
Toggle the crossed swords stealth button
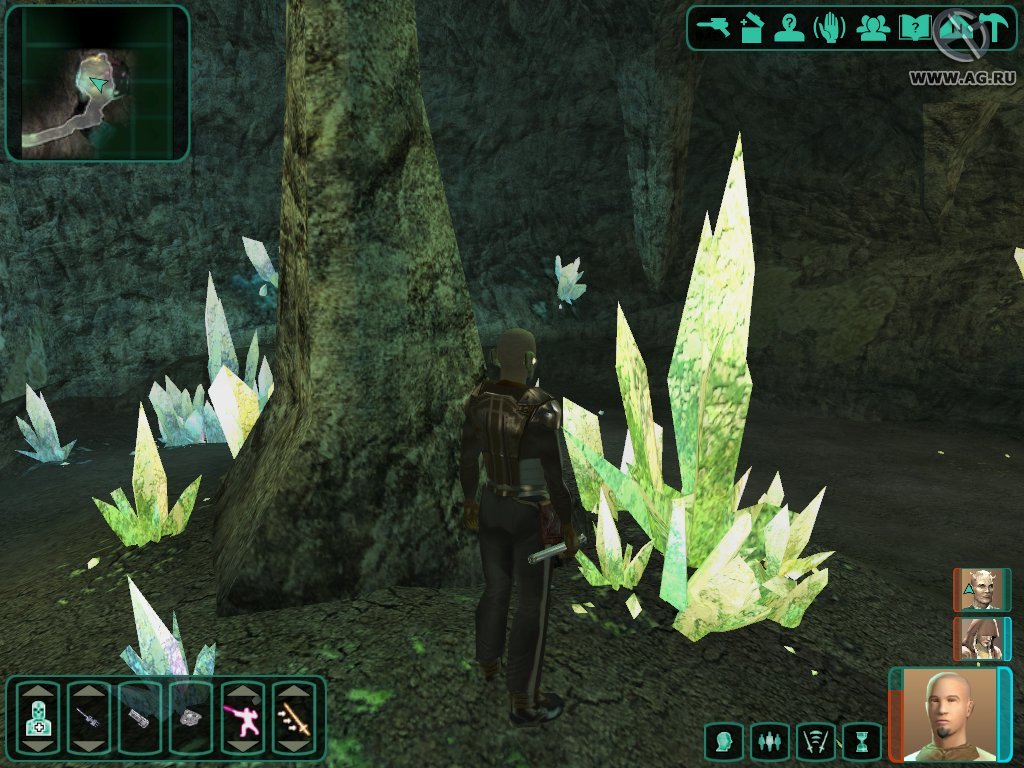point(815,742)
